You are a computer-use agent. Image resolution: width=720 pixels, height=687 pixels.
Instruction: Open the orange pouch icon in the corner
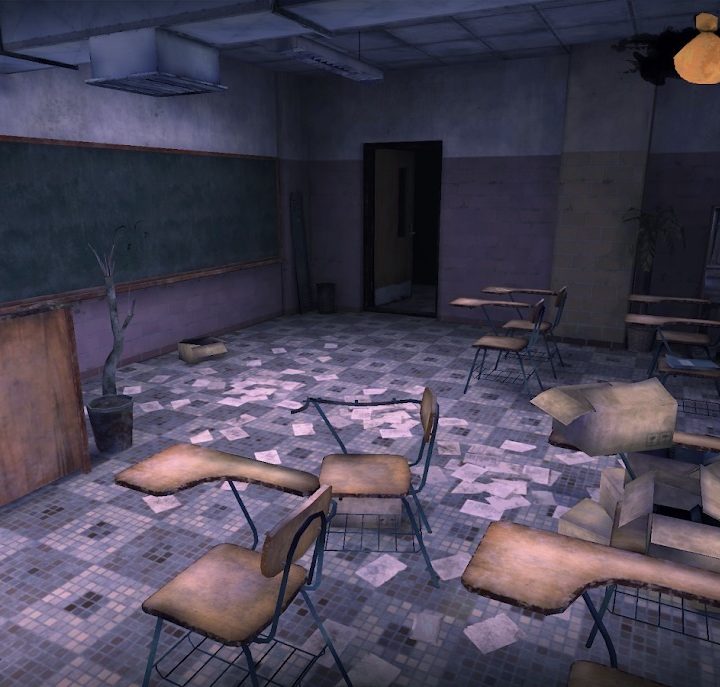[x=697, y=50]
